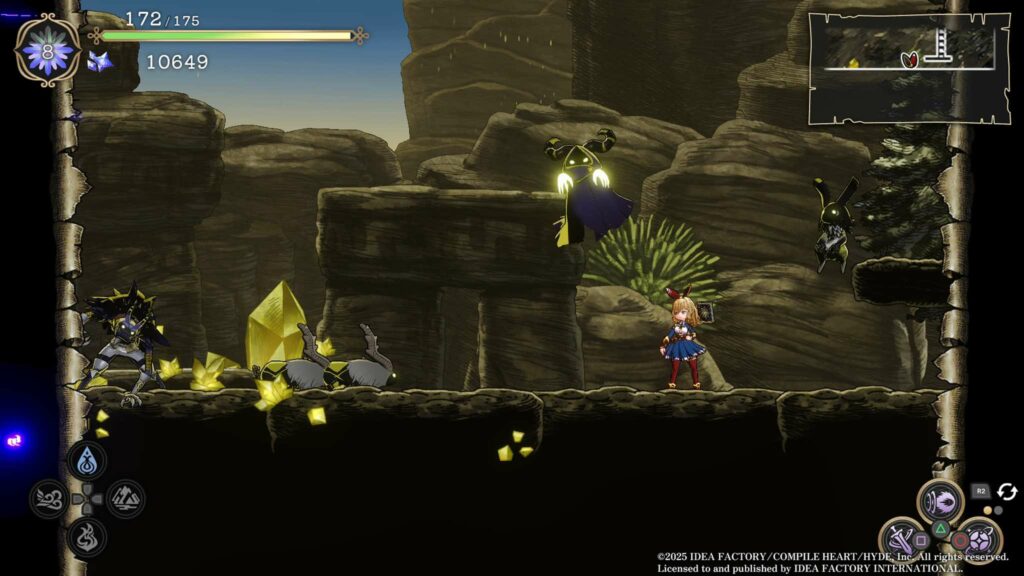This screenshot has width=1024, height=576.
Task: Activate the sword slash skill icon
Action: (900, 538)
